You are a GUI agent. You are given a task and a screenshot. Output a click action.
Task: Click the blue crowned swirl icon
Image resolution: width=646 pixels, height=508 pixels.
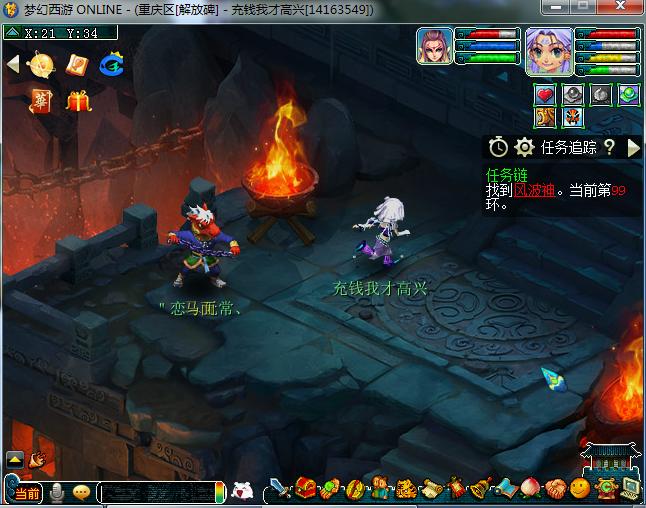111,65
